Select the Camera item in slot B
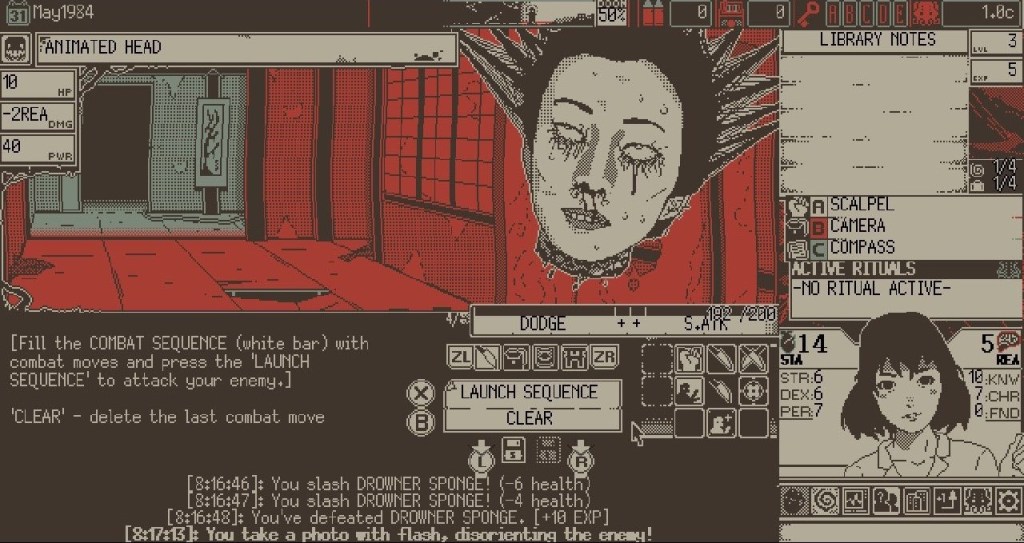This screenshot has height=543, width=1024. click(856, 226)
